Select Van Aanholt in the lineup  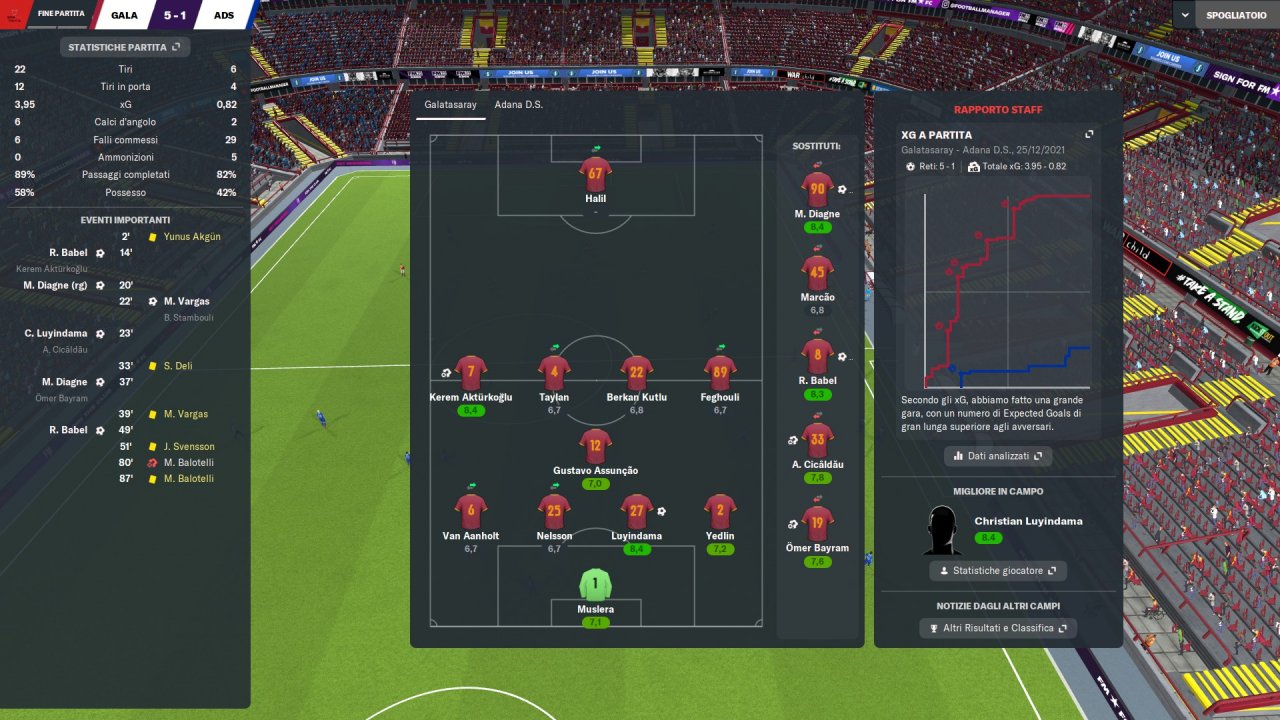[x=470, y=511]
